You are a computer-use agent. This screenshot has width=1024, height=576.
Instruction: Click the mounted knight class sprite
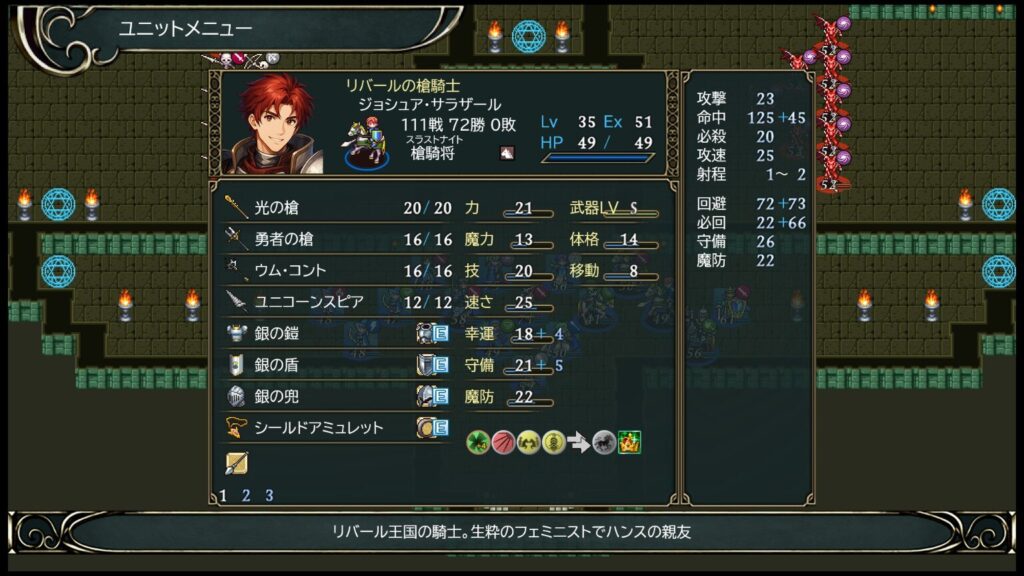click(x=366, y=141)
